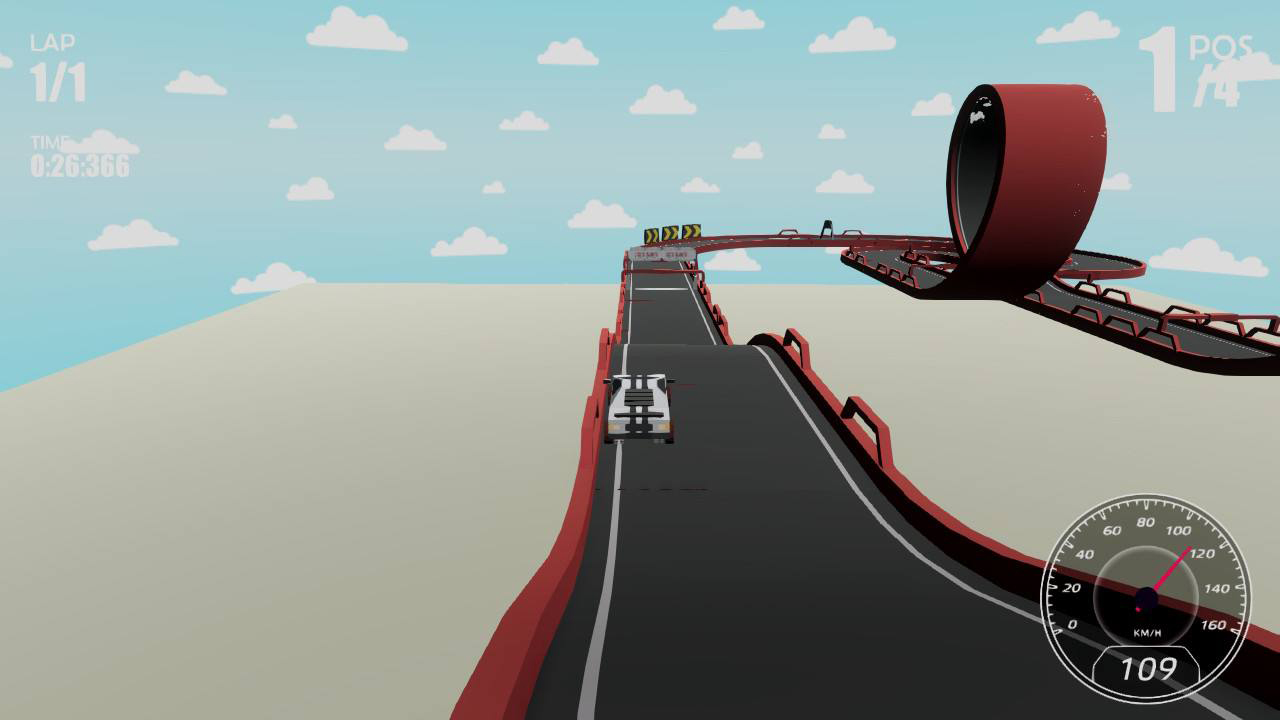Select the START banner at the hill crest
1280x720 pixels.
[662, 254]
